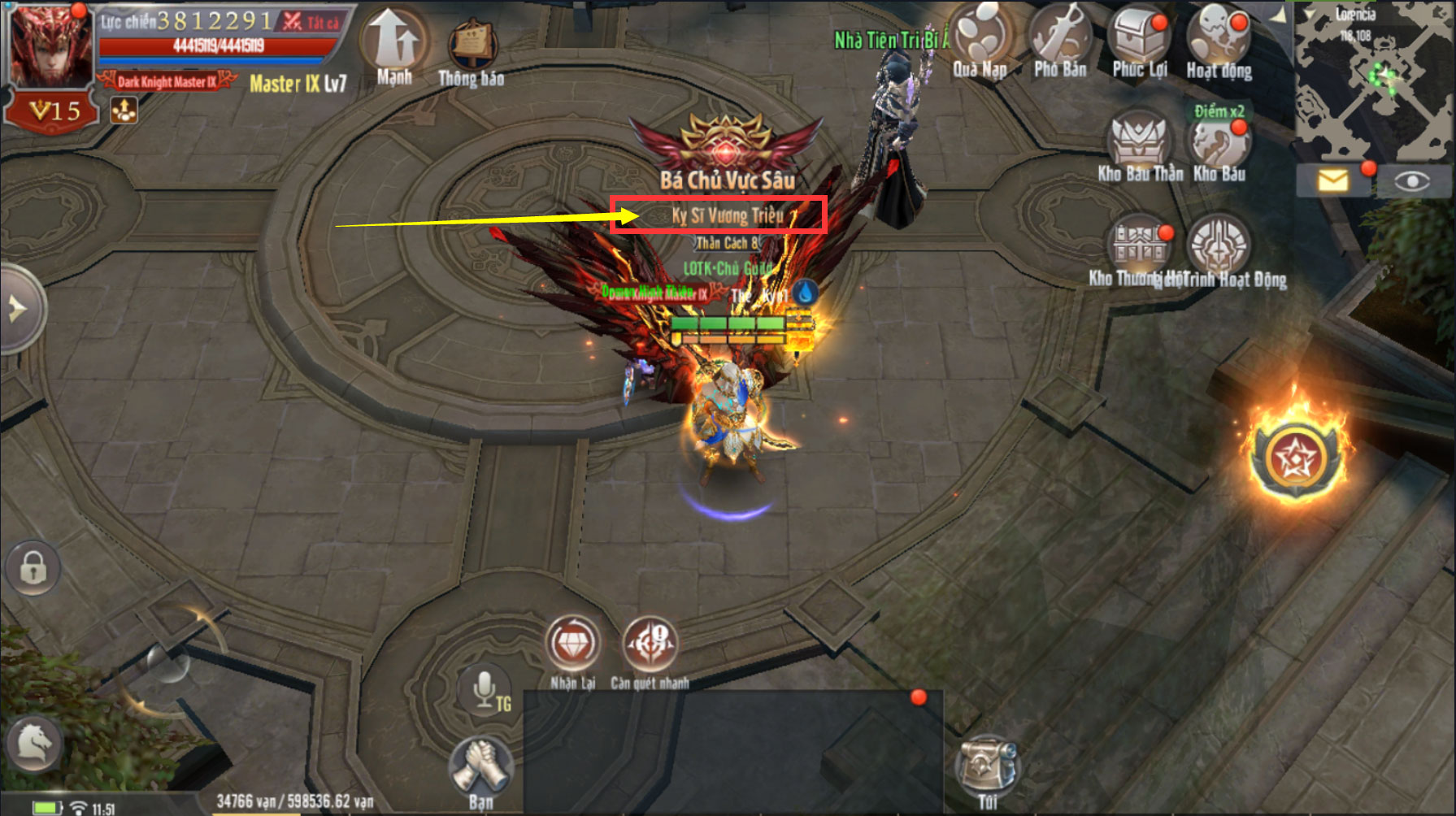Screen dimensions: 1456x816
Task: Open the Thông báo notice board
Action: pos(472,50)
